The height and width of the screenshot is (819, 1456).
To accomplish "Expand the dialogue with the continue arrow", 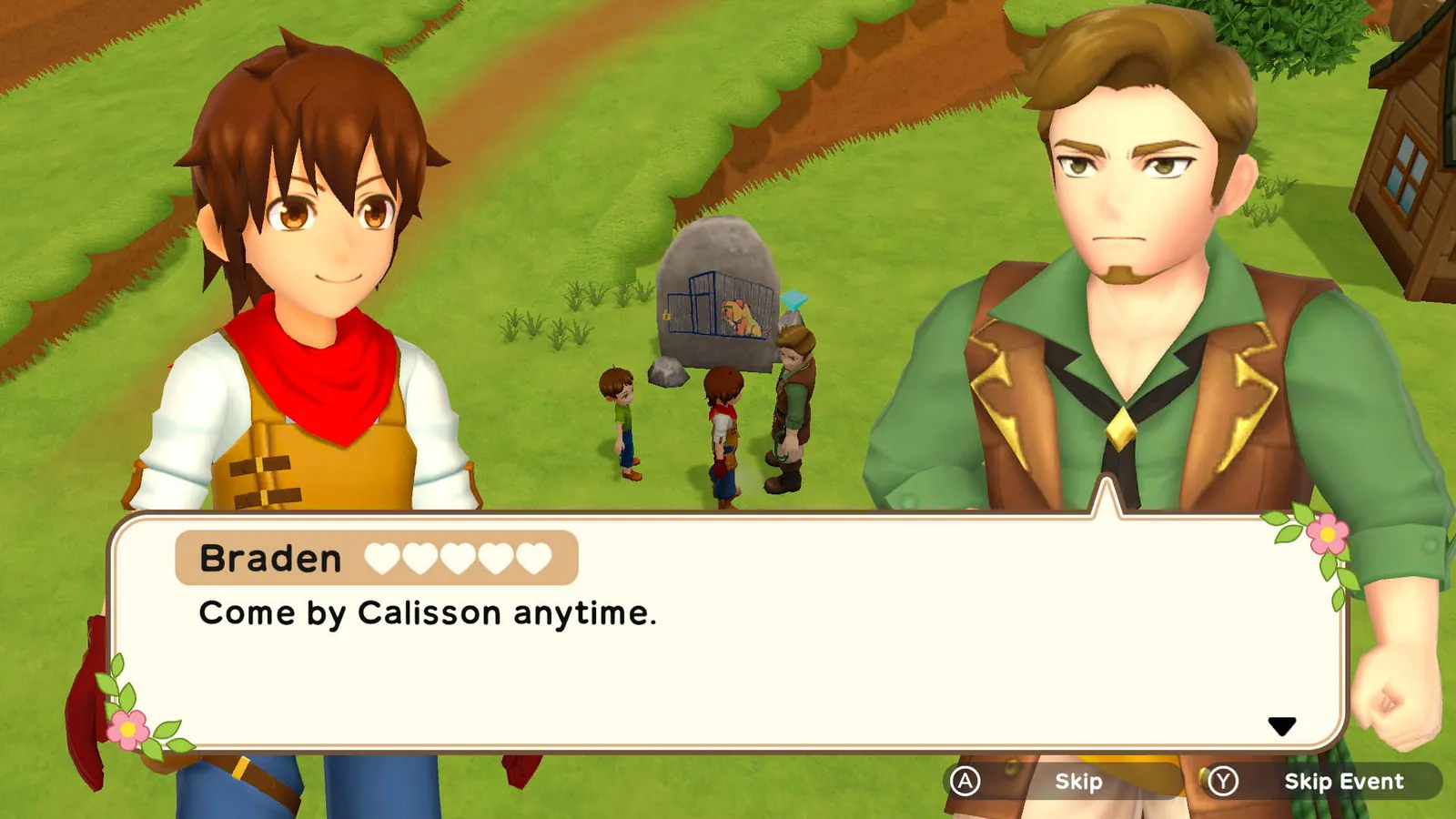I will tap(1283, 723).
